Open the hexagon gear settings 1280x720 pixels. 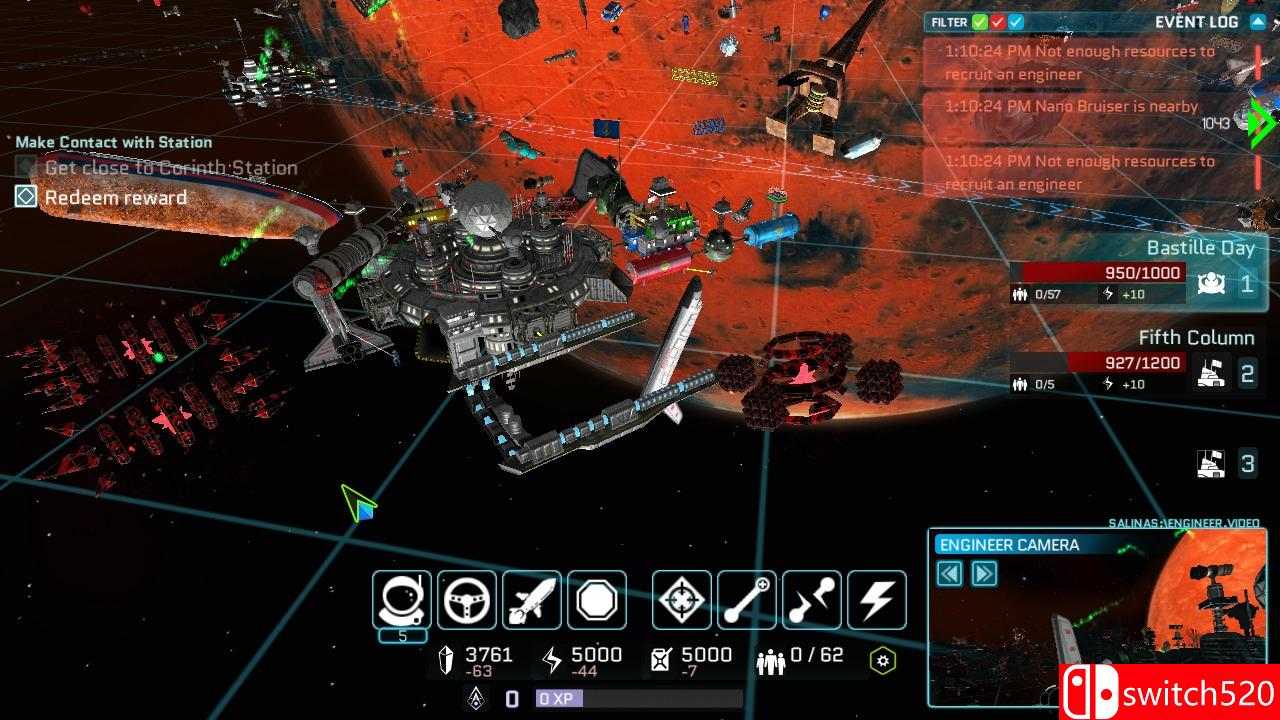(x=882, y=660)
